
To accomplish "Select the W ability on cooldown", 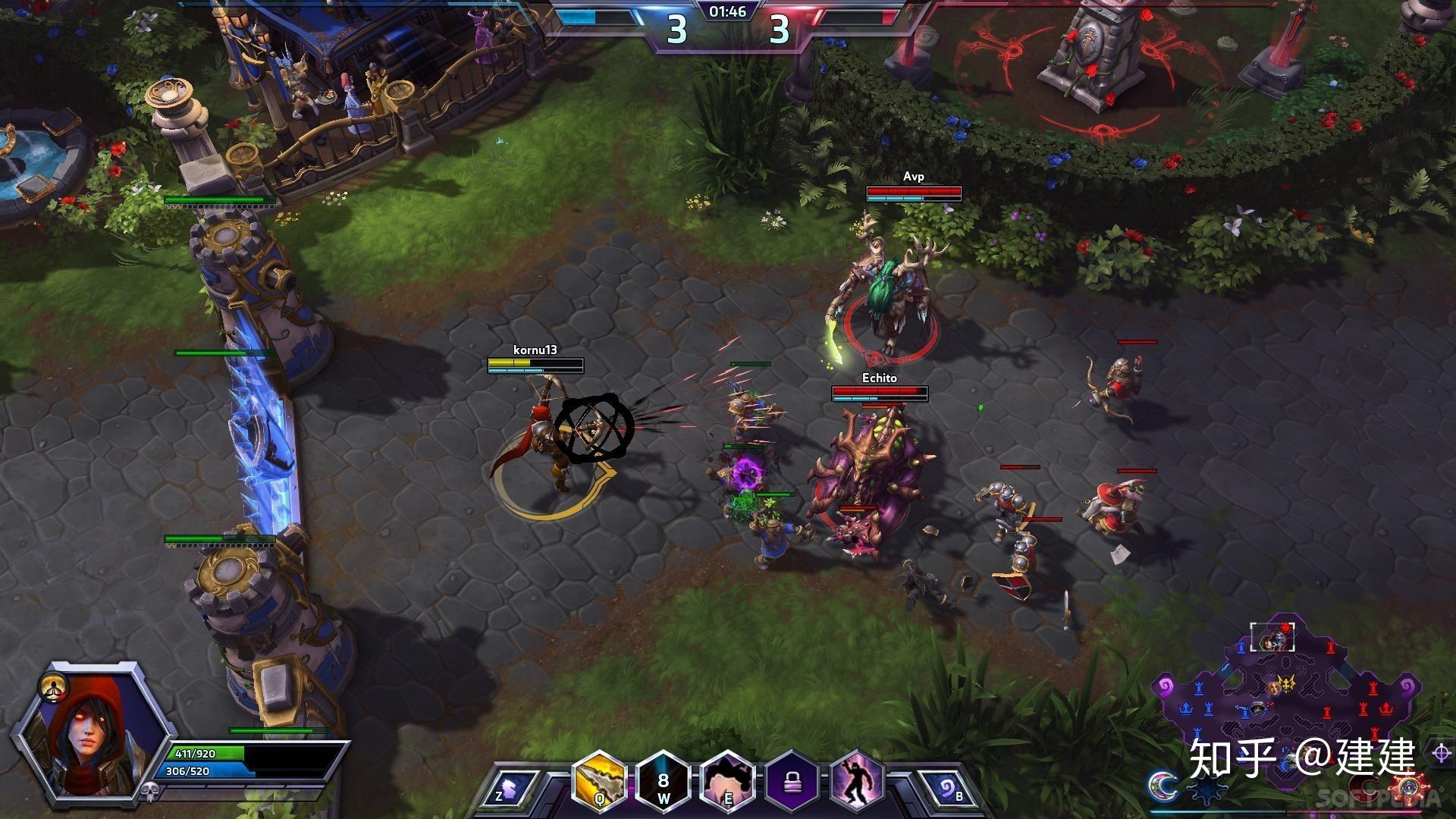I will click(664, 781).
